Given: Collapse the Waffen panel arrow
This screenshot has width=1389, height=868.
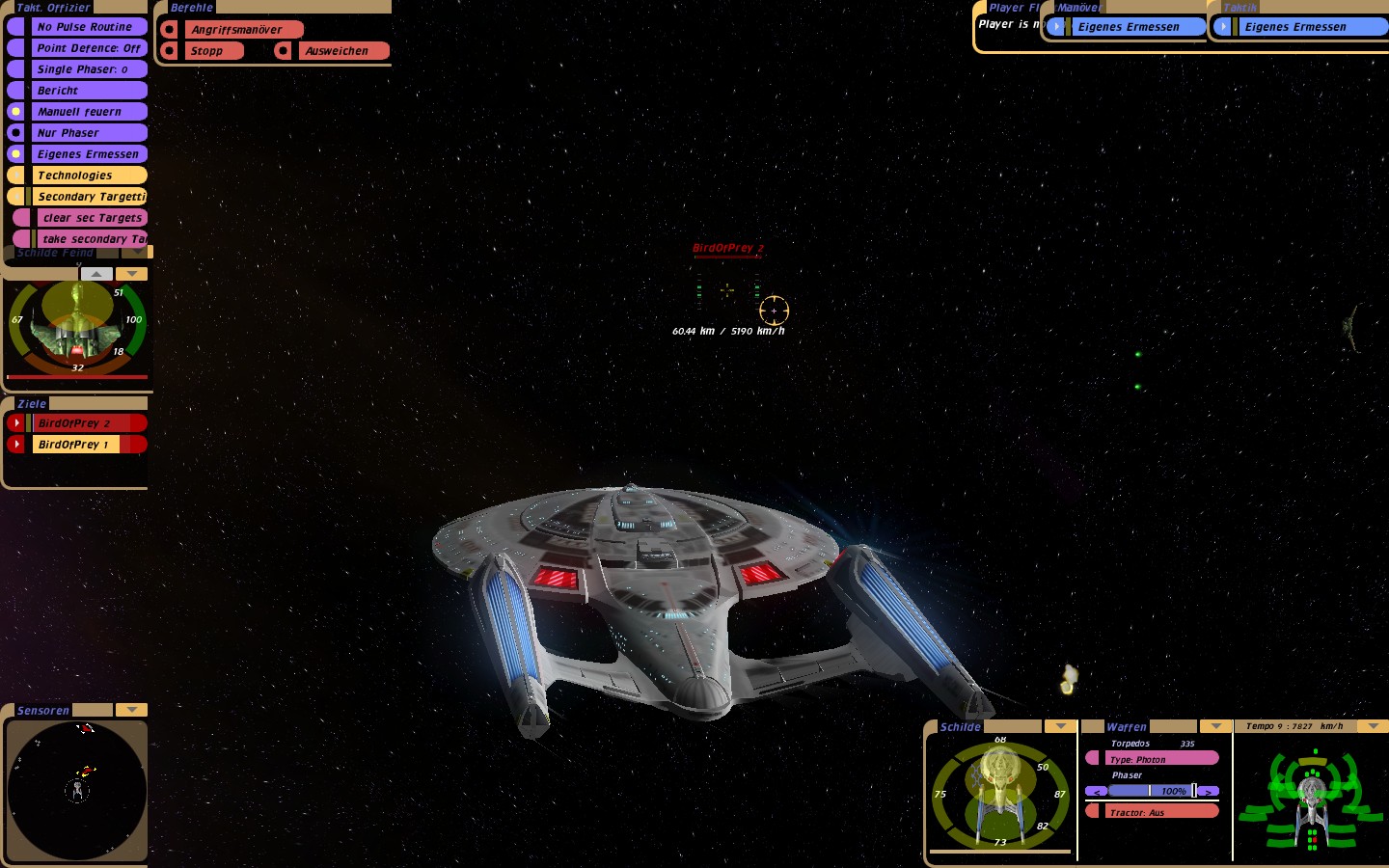Looking at the screenshot, I should (1215, 726).
